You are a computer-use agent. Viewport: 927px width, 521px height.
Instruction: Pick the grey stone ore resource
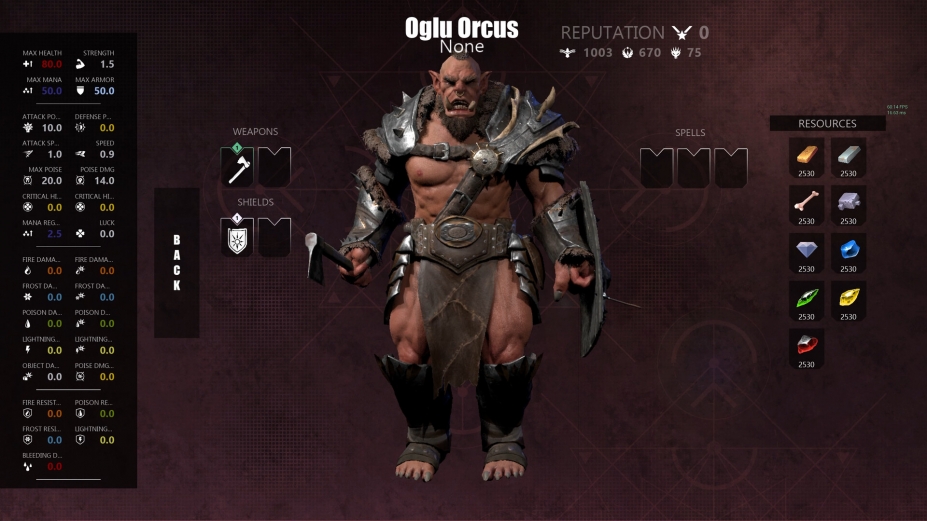pyautogui.click(x=848, y=203)
